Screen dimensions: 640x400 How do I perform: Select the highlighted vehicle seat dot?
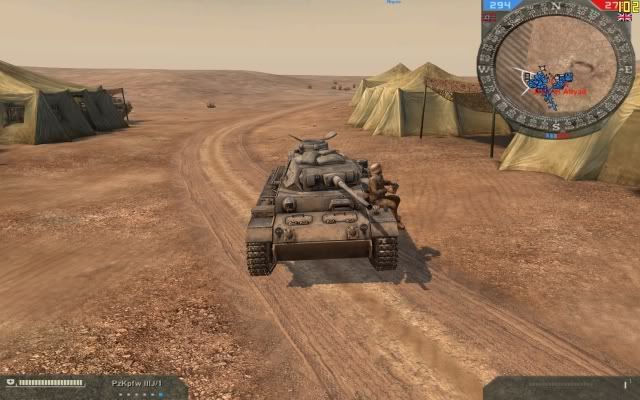tap(159, 394)
